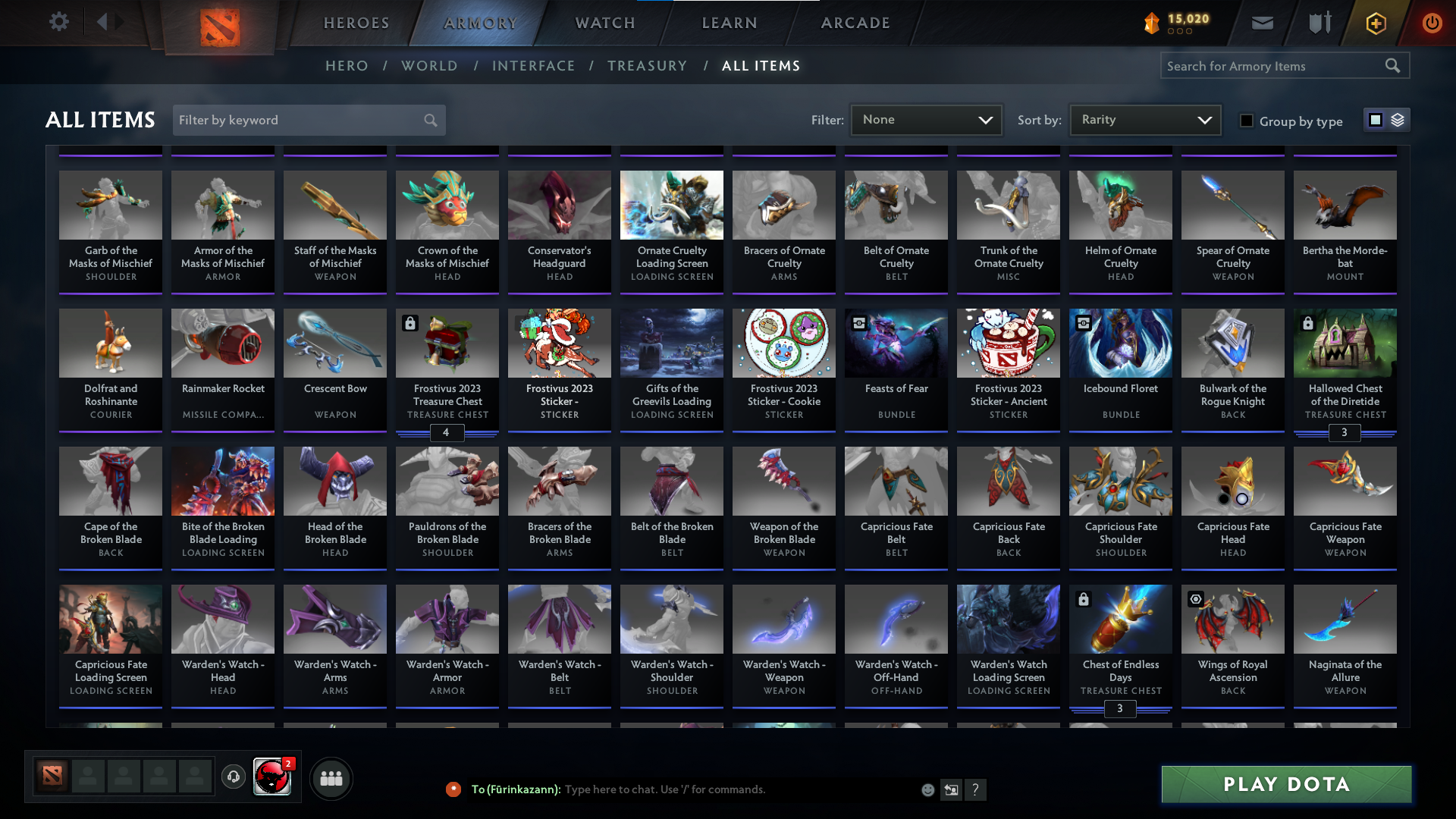
Task: Open the Filter dropdown showing None
Action: 926,119
